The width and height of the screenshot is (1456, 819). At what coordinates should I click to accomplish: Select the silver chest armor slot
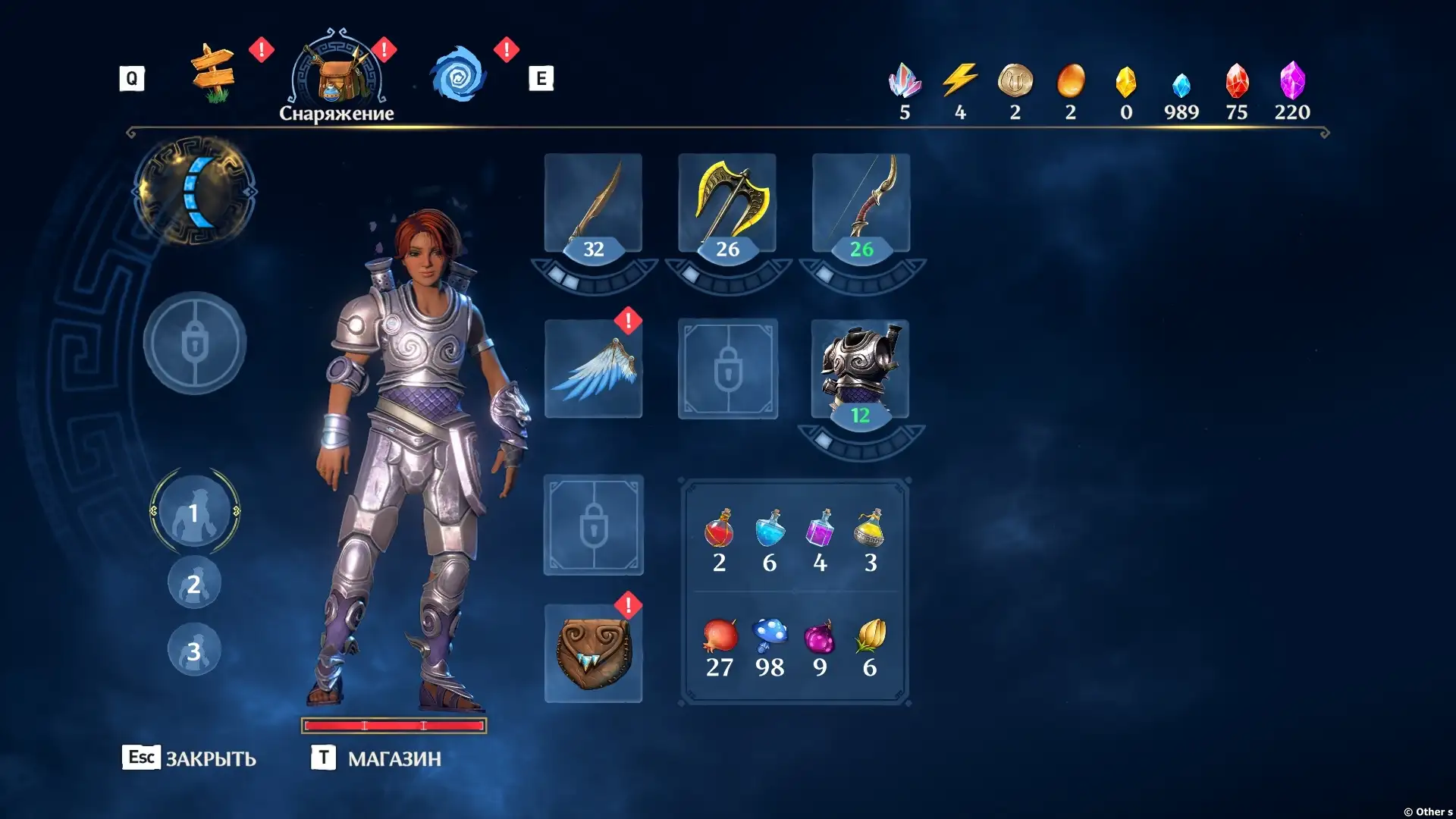(861, 369)
